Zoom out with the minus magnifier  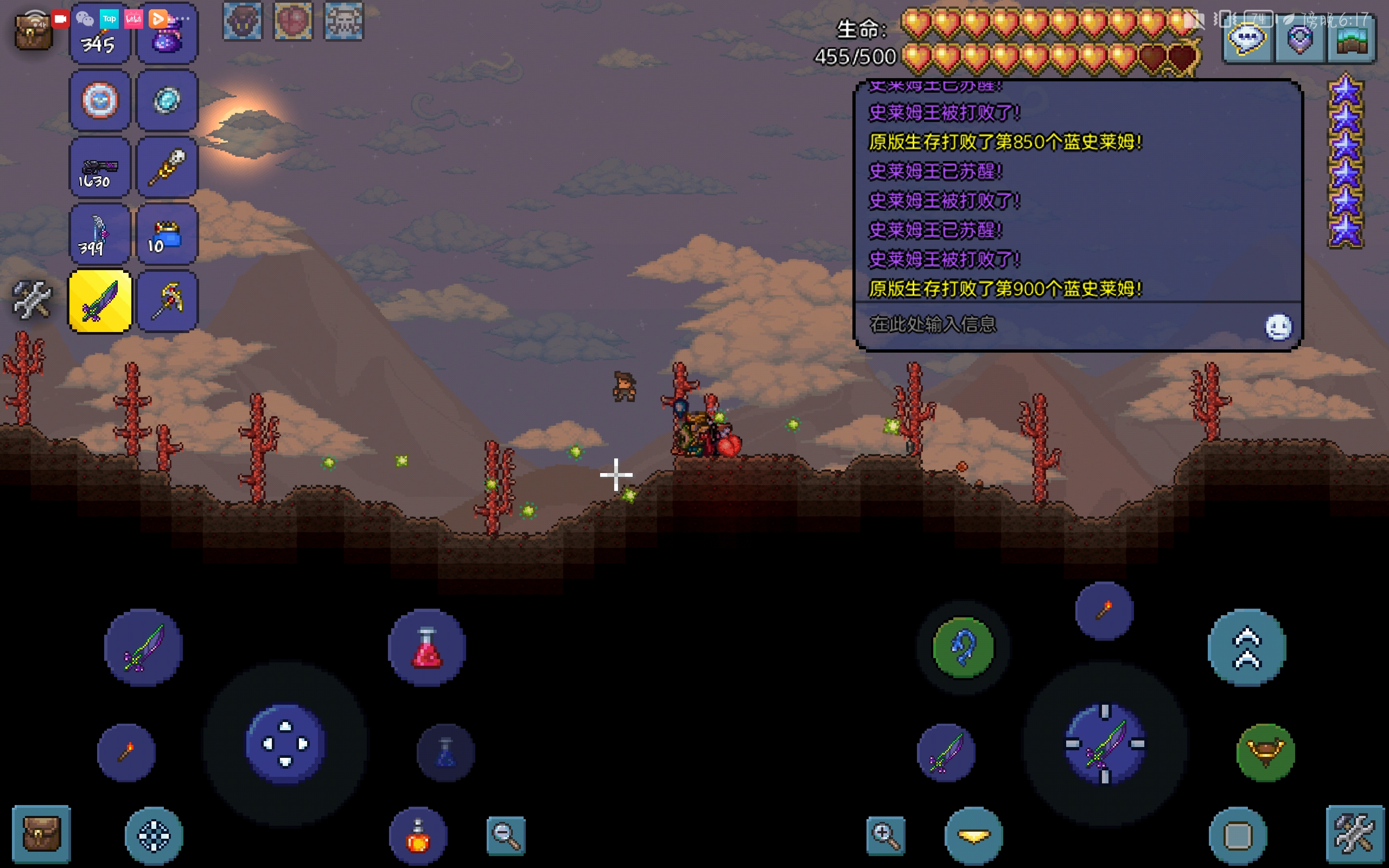tap(506, 836)
